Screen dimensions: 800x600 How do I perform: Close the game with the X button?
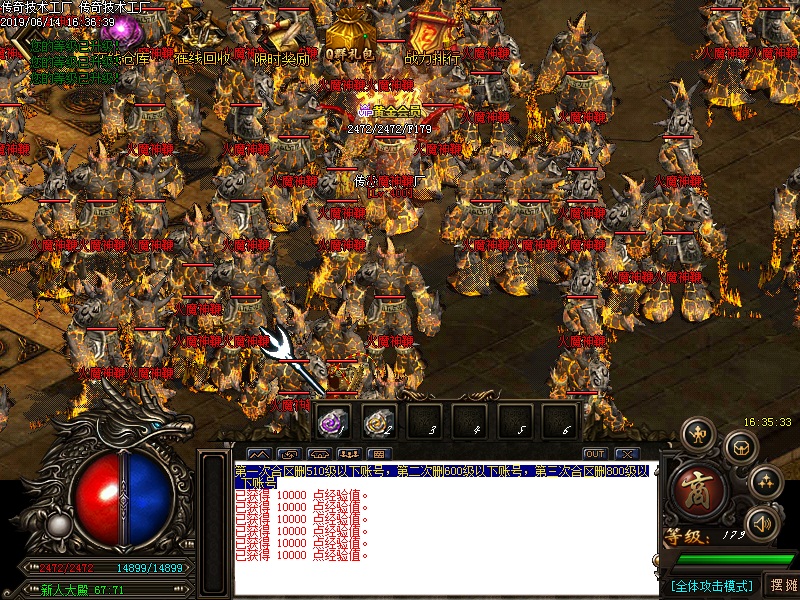627,454
